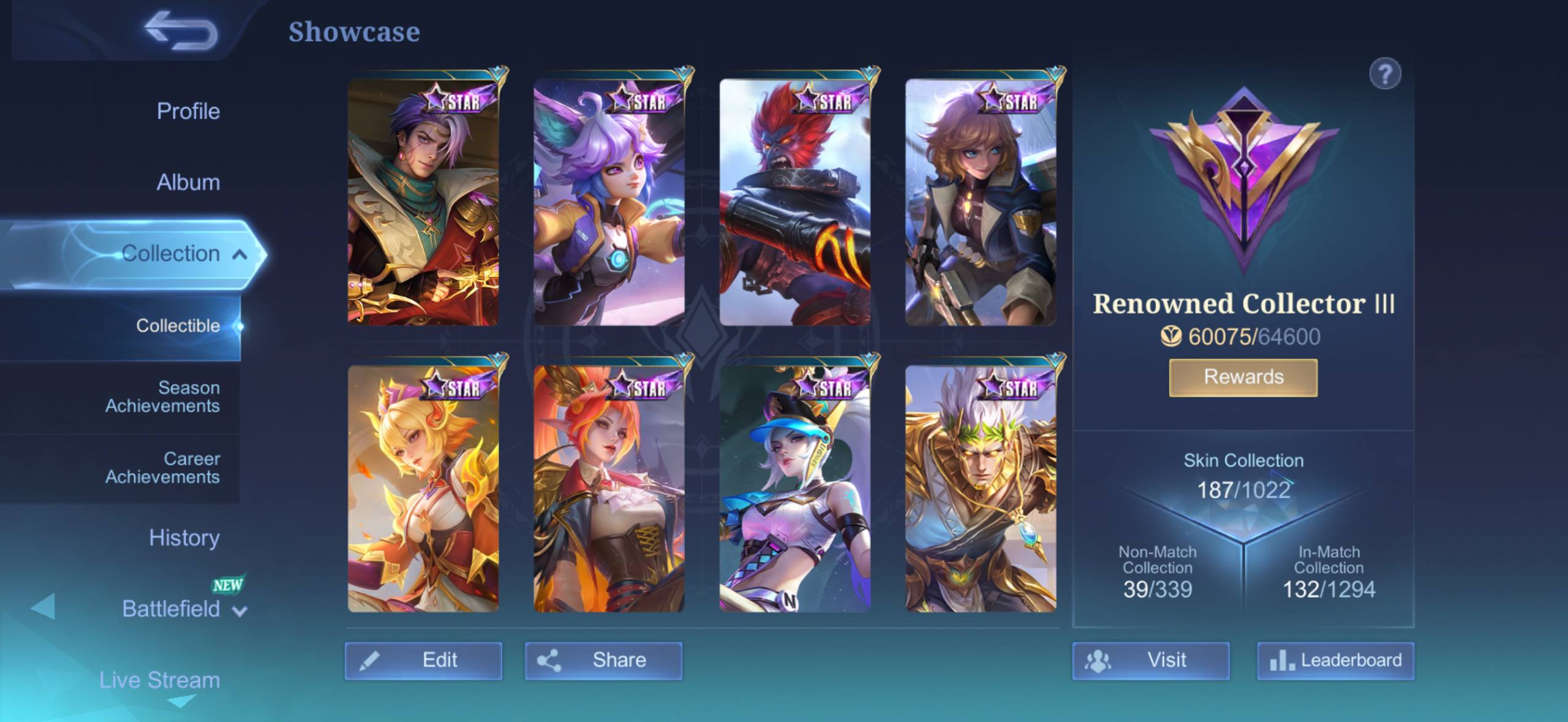Image resolution: width=1568 pixels, height=722 pixels.
Task: Click the Visit button
Action: (1150, 660)
